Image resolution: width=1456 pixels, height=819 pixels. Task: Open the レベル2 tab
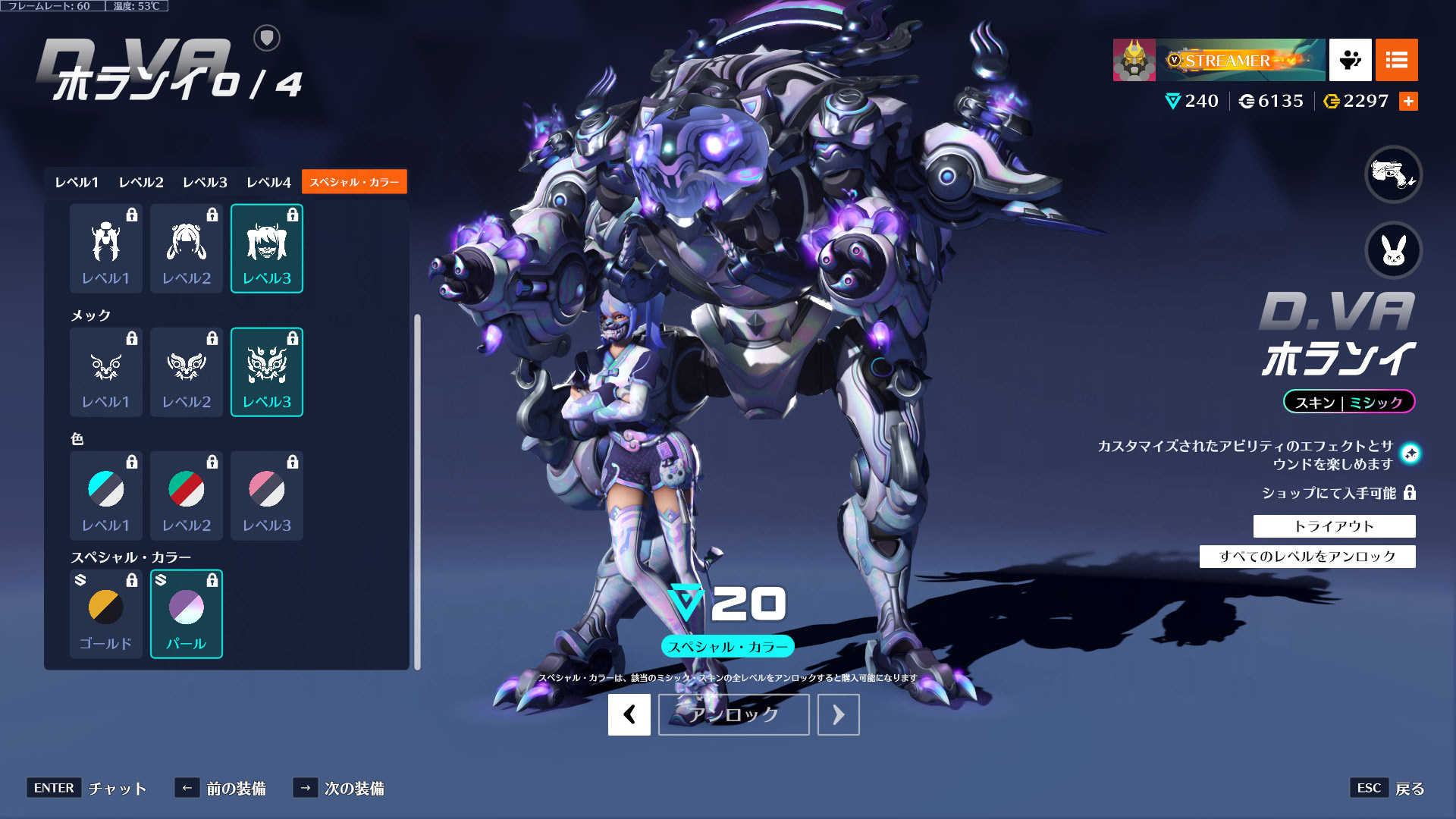pyautogui.click(x=141, y=182)
